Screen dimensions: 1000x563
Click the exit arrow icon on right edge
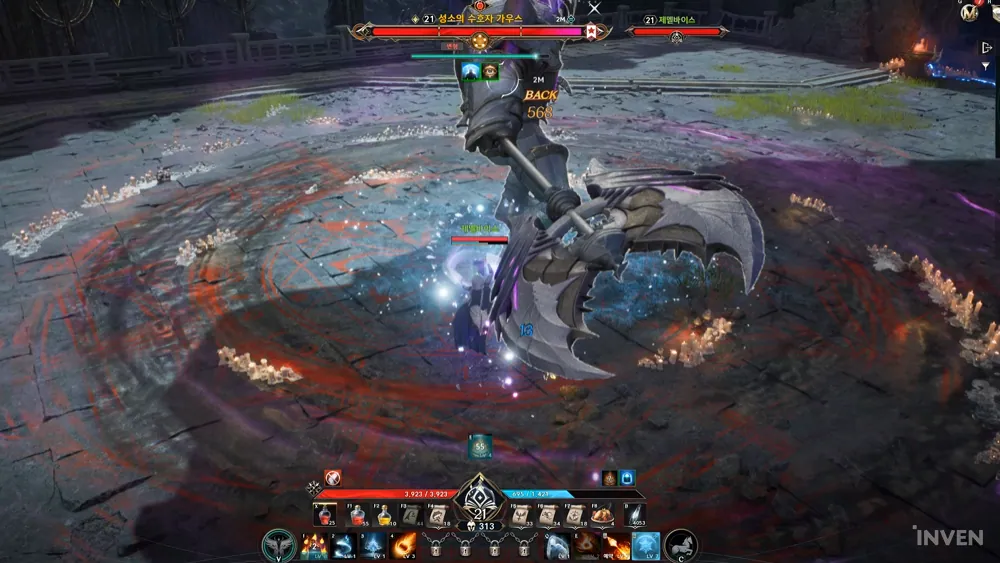pos(988,48)
